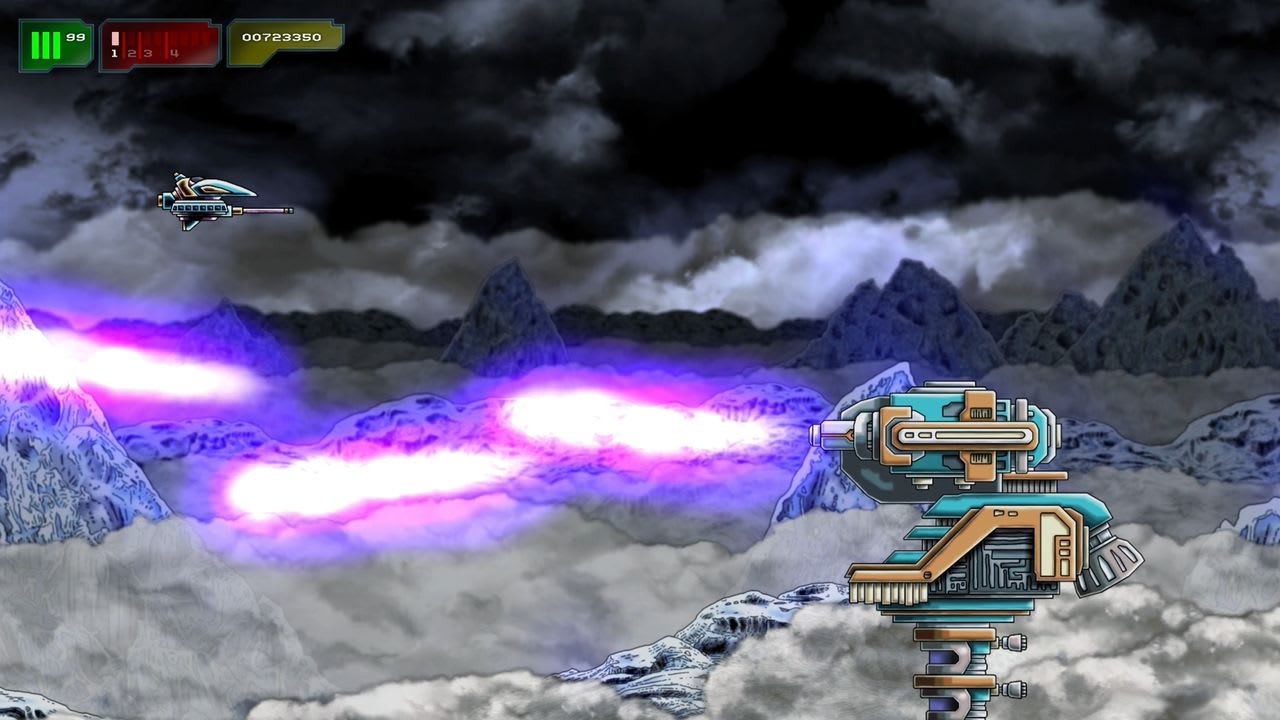Click the weapon level 3 marker
1280x720 pixels.
[x=148, y=53]
